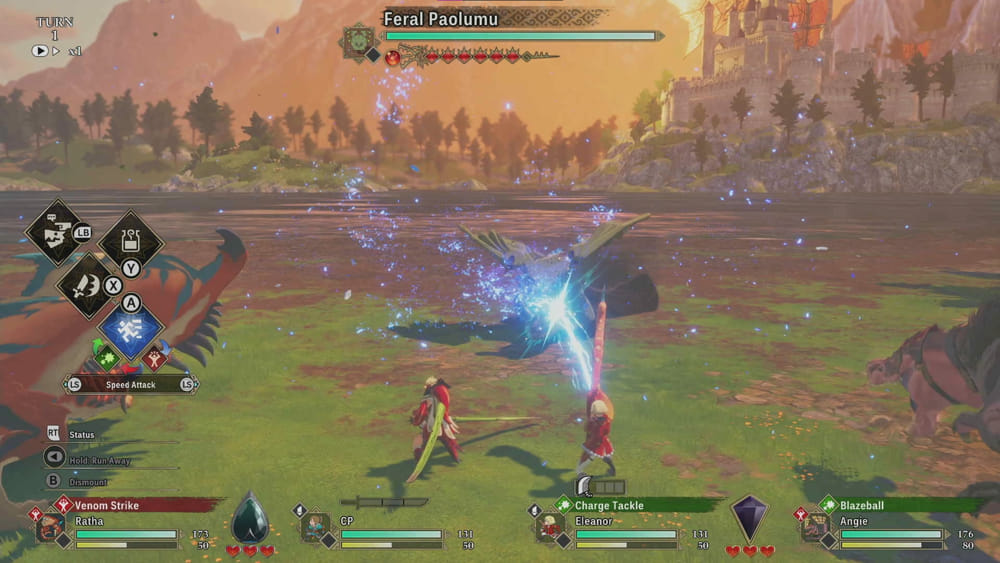Viewport: 1000px width, 563px height.
Task: Toggle the battle speed x1 control
Action: pyautogui.click(x=55, y=50)
